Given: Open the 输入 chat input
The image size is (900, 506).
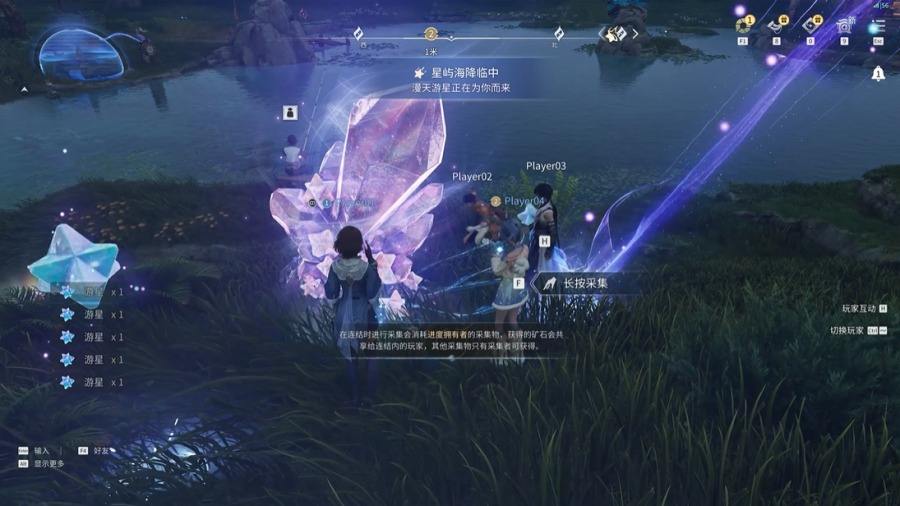Looking at the screenshot, I should [x=40, y=451].
